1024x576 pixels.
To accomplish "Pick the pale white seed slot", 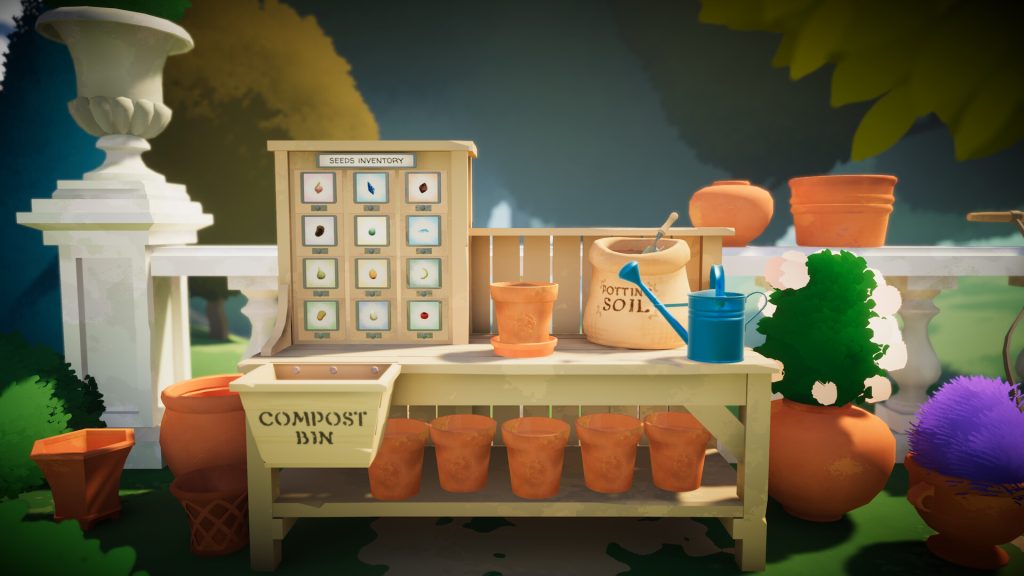I will tap(372, 315).
